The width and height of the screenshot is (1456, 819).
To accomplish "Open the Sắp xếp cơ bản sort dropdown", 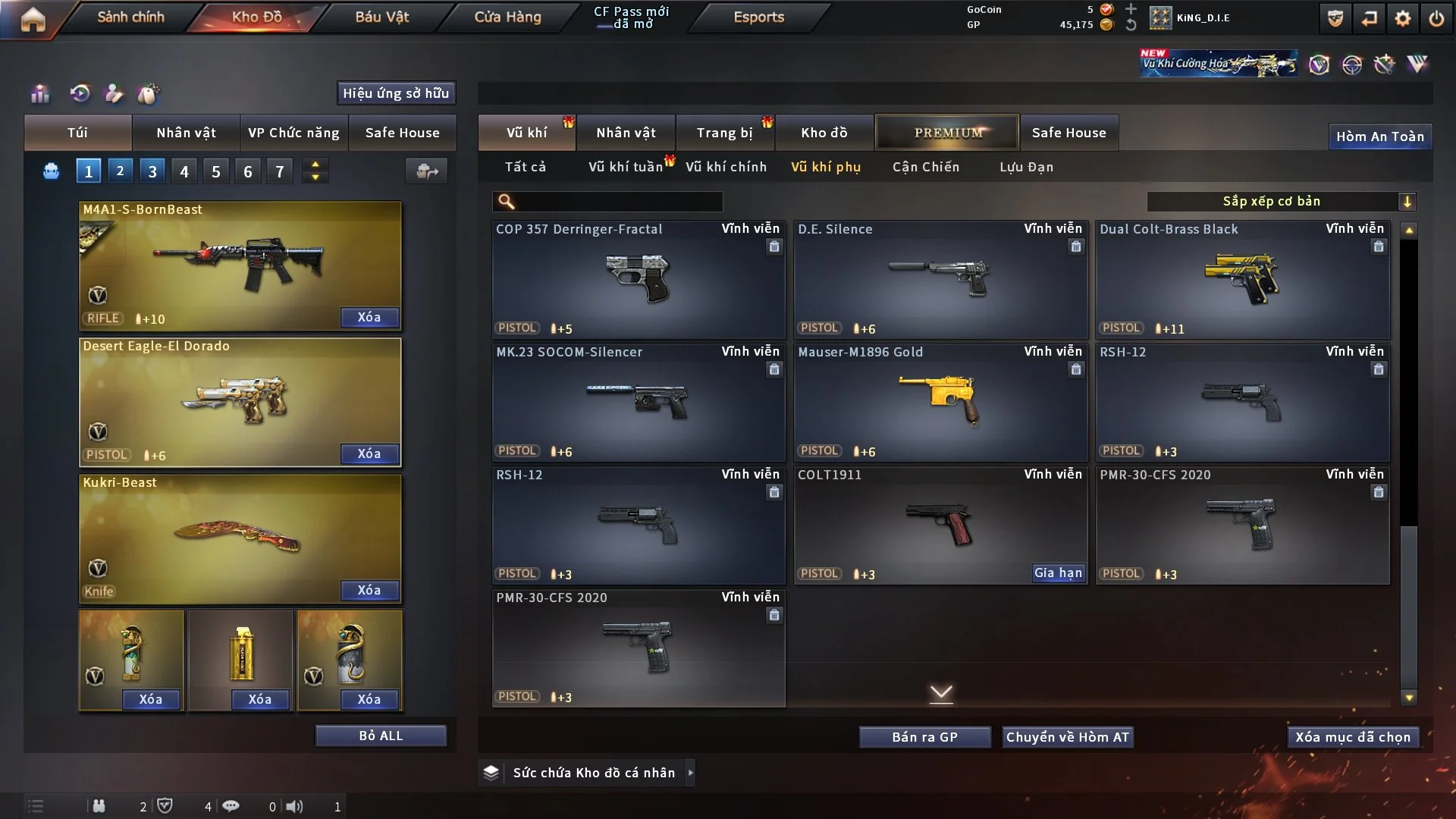I will 1281,201.
